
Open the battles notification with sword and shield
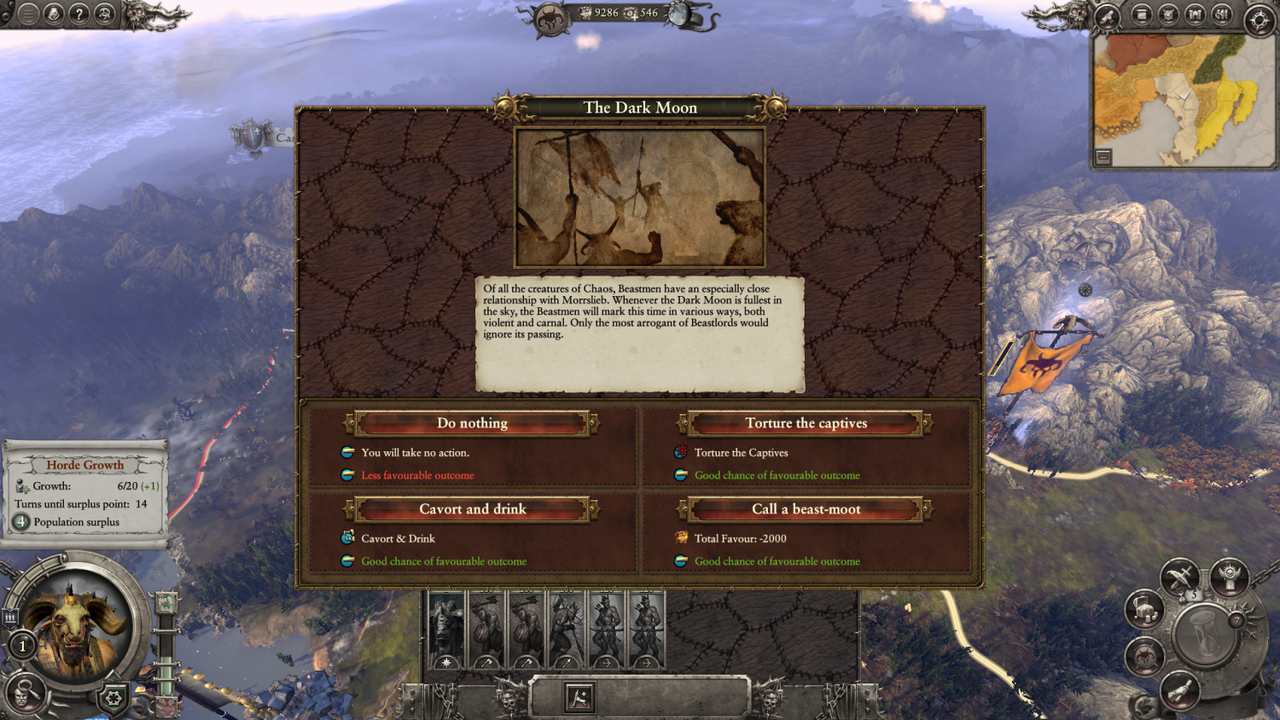[x=1180, y=576]
